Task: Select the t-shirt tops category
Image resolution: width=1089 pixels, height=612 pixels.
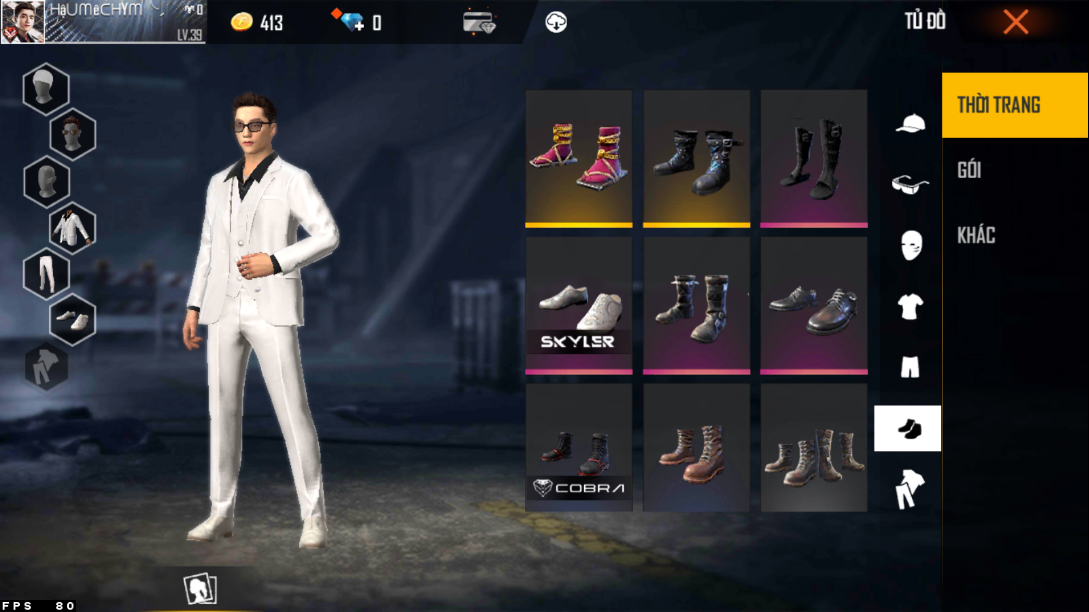Action: [x=909, y=306]
